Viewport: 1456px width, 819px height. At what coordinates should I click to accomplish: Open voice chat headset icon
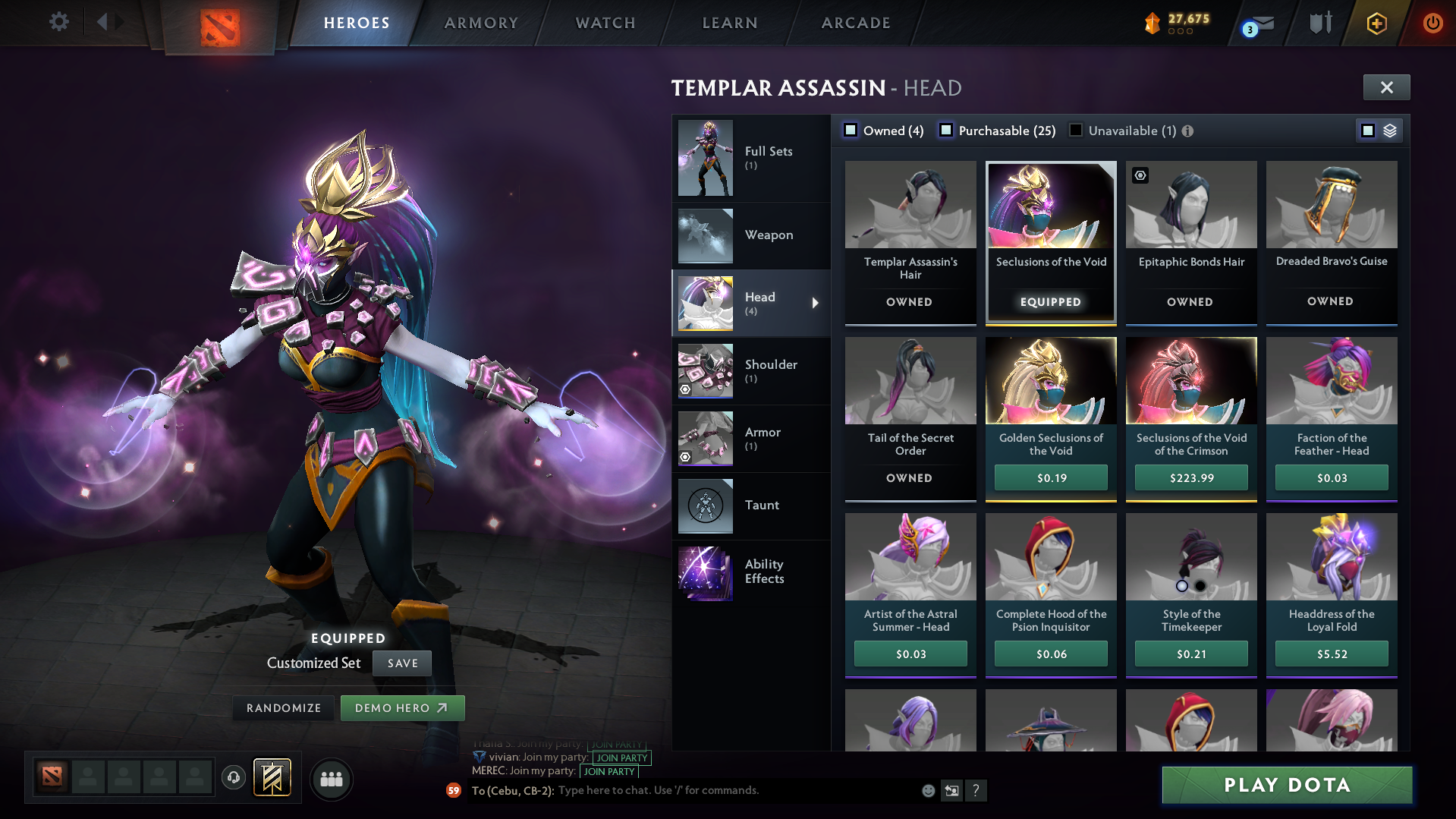point(233,778)
